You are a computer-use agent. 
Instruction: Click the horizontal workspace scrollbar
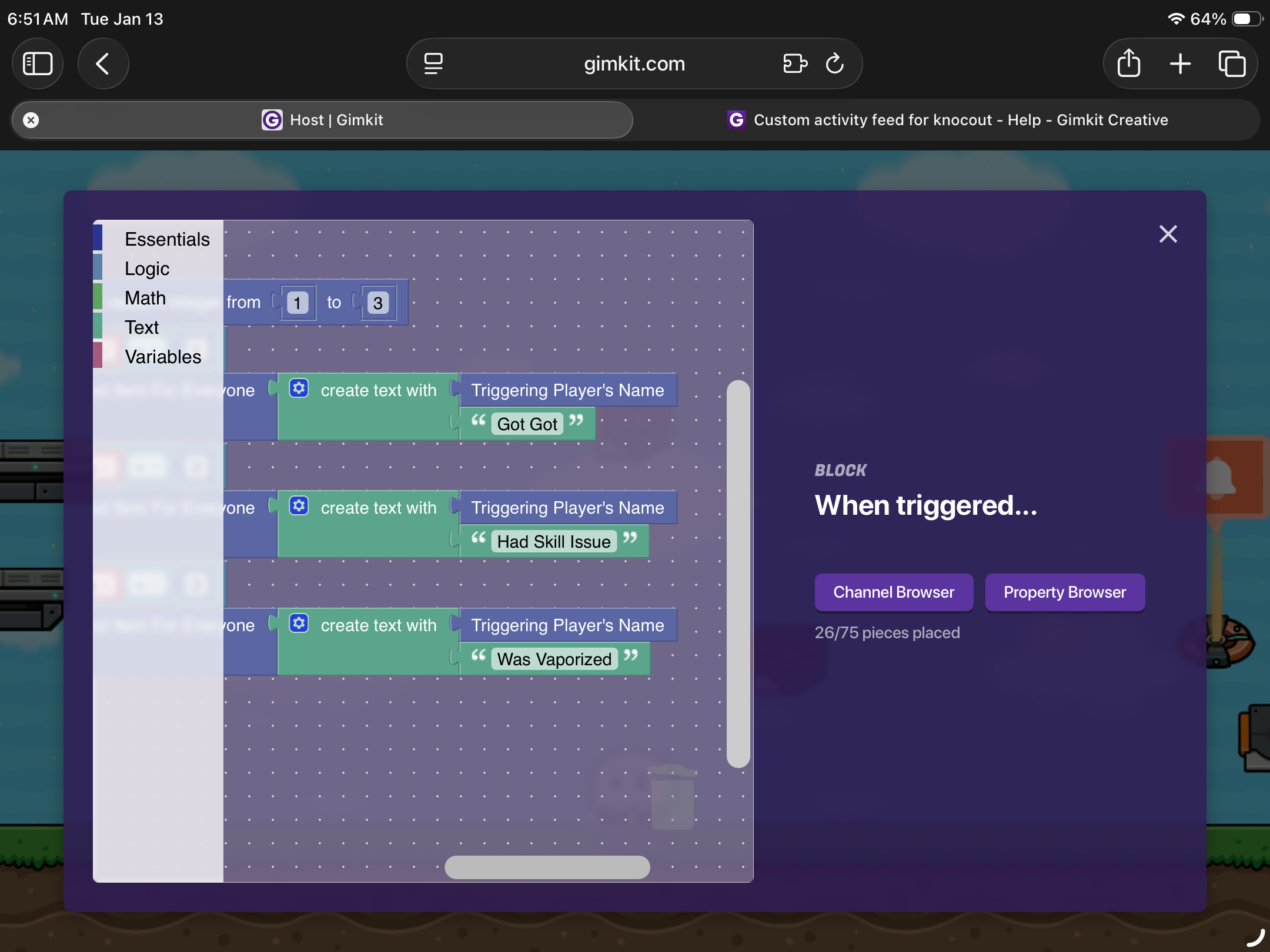pyautogui.click(x=547, y=867)
